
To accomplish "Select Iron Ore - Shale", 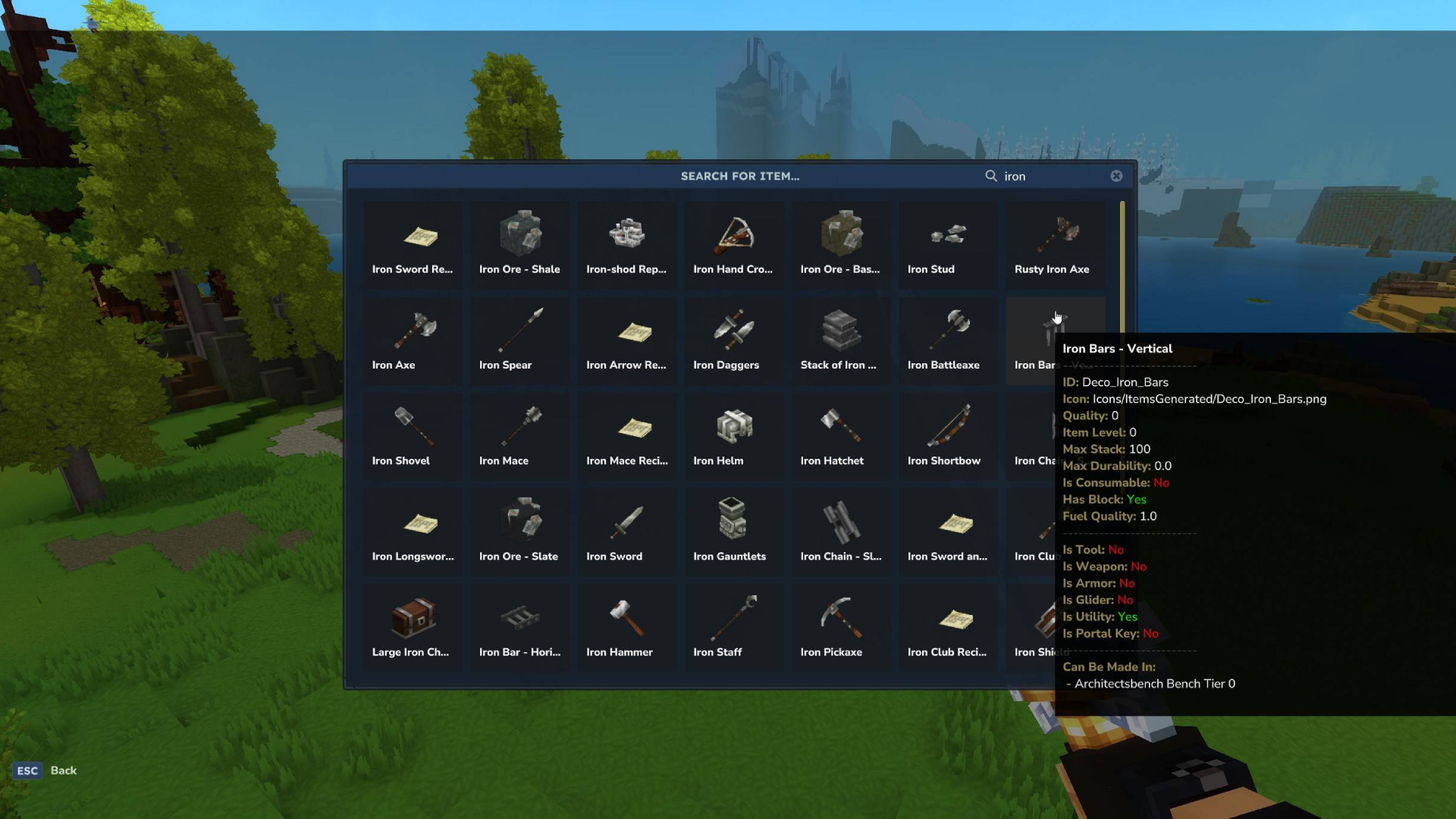I will pos(519,243).
